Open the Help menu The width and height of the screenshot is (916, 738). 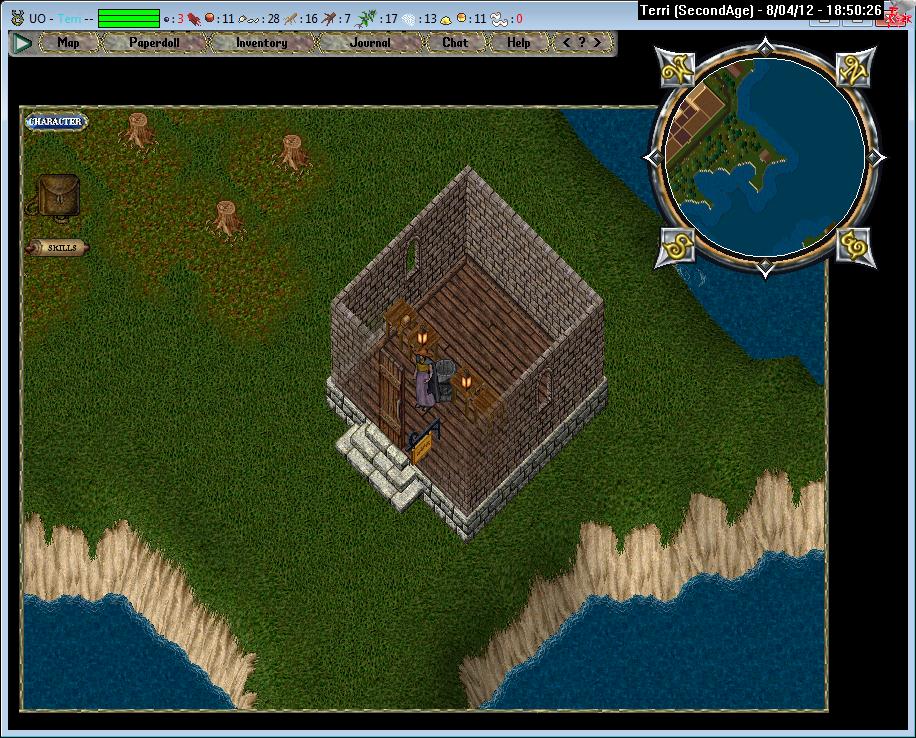[x=519, y=43]
